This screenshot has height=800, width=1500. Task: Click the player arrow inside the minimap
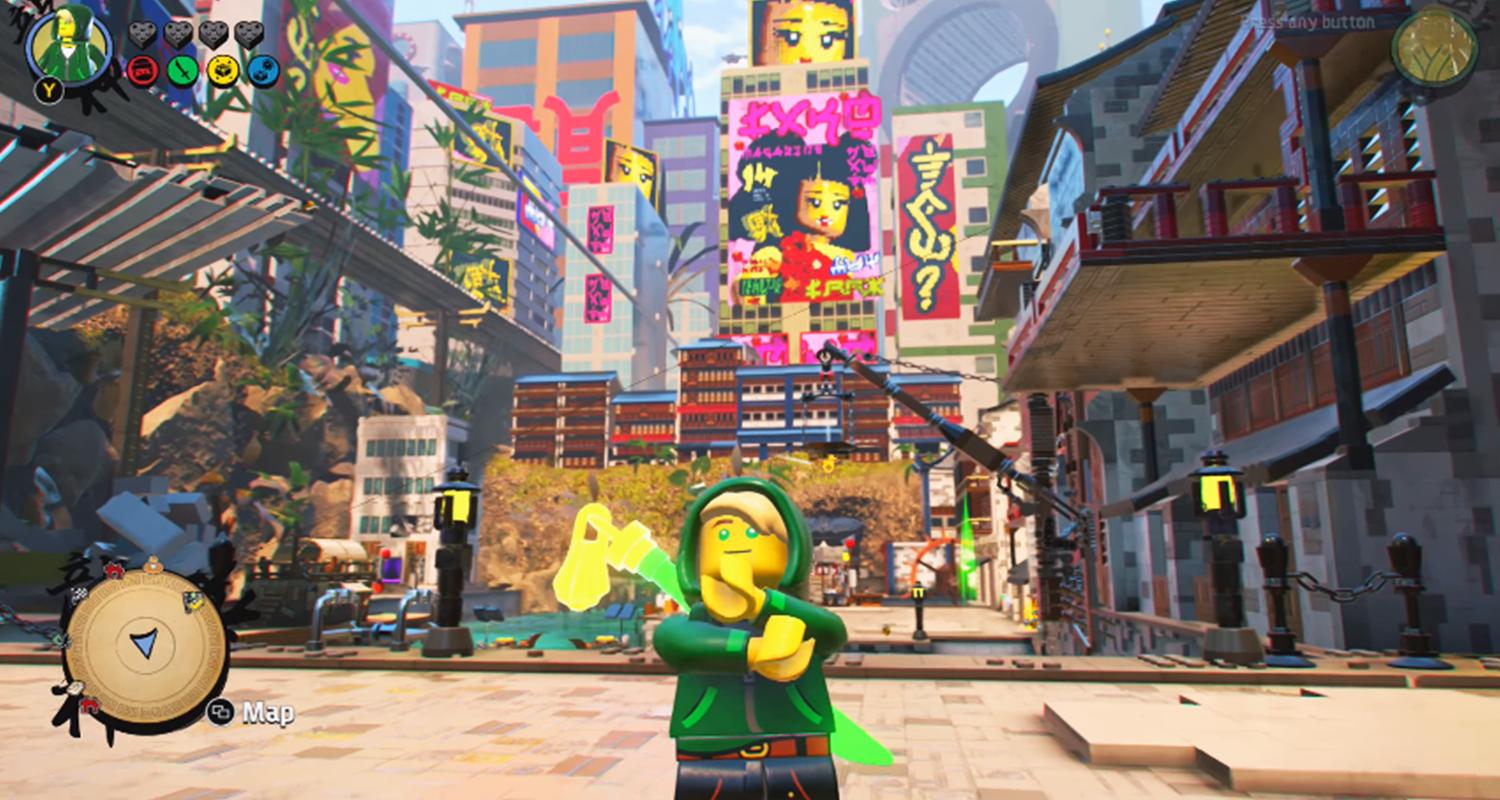pos(143,643)
